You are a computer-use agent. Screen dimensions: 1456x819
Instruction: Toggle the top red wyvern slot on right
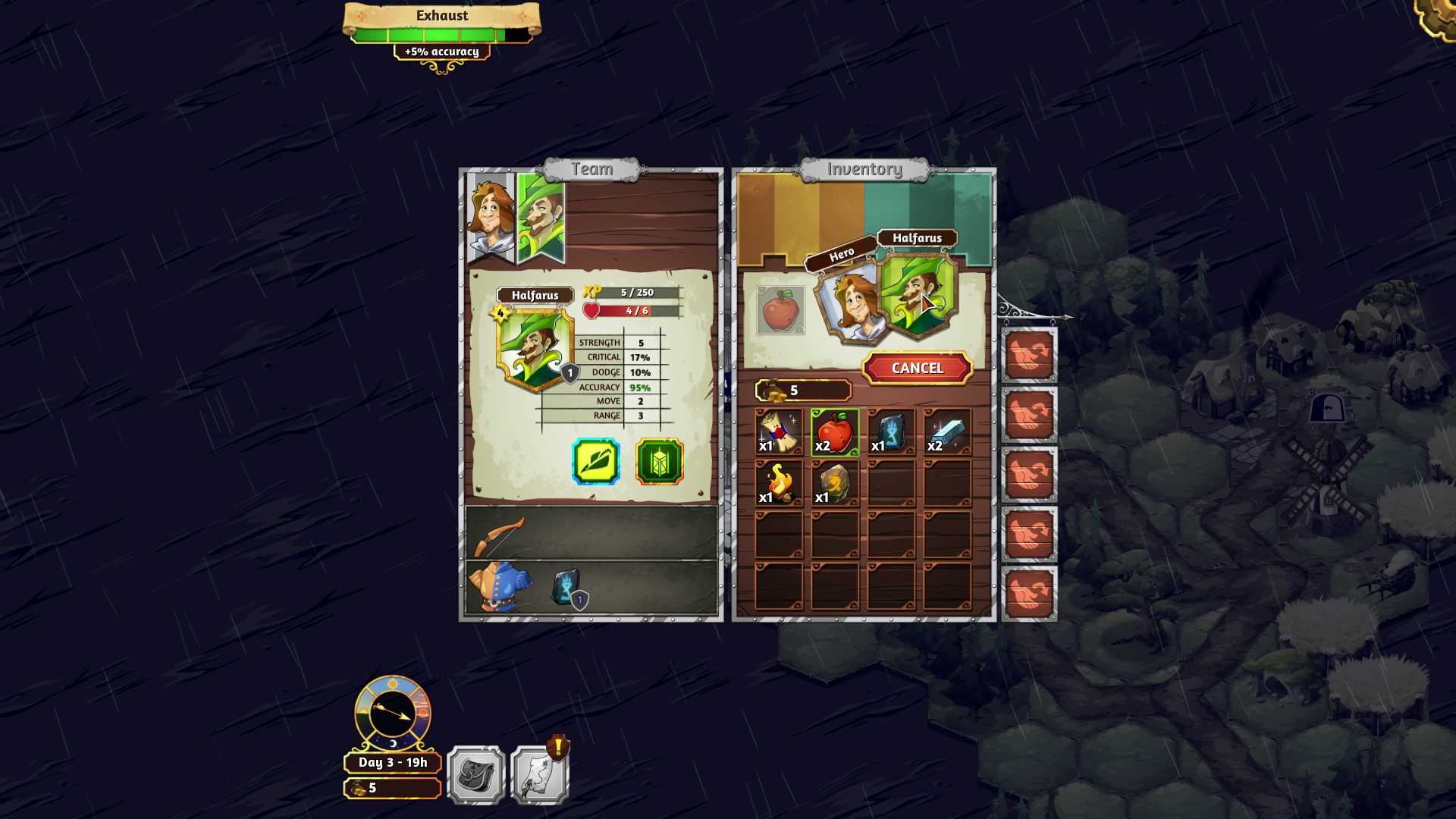click(x=1030, y=356)
